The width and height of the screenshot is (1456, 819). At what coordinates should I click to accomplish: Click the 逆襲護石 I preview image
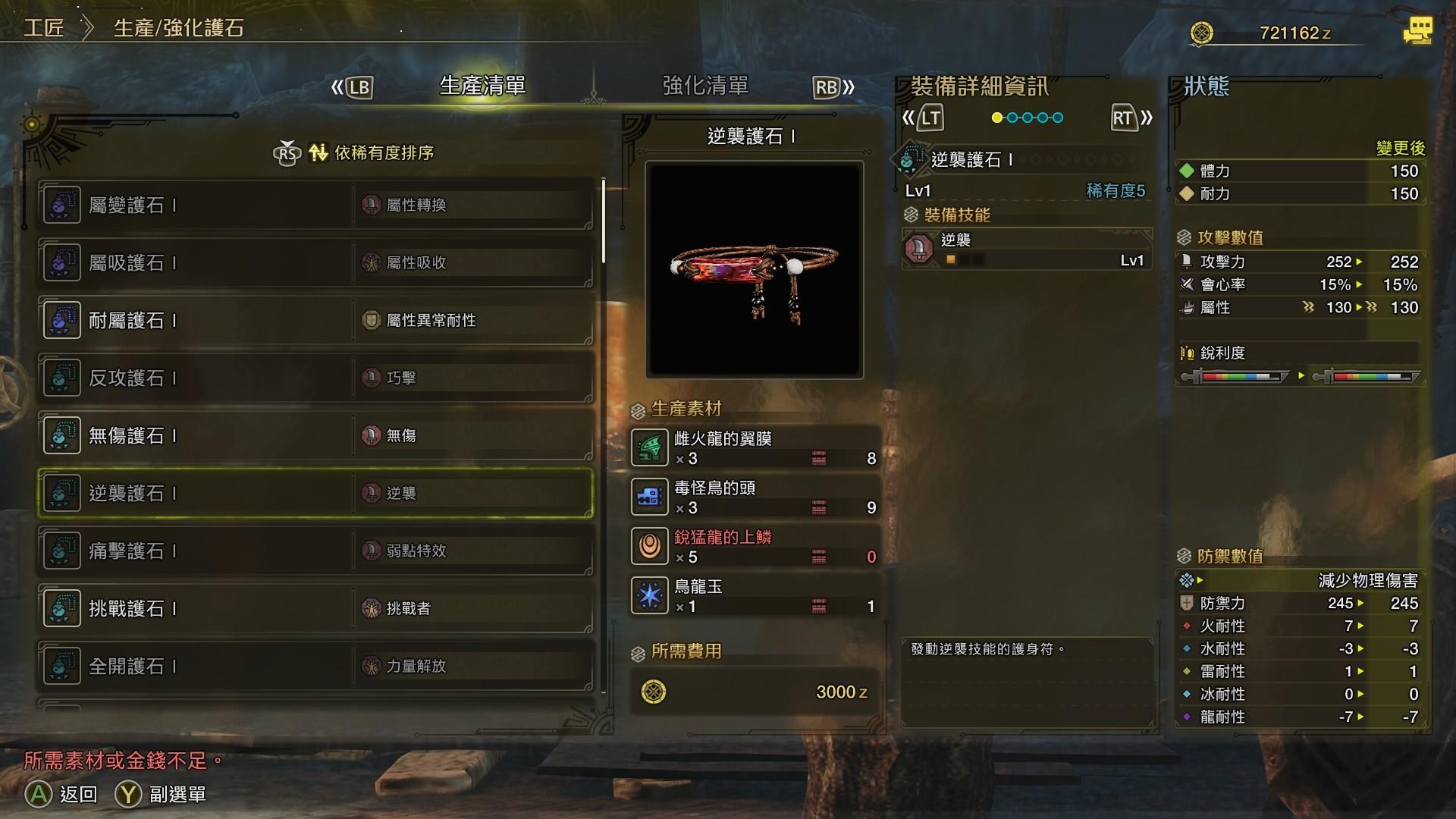coord(755,268)
